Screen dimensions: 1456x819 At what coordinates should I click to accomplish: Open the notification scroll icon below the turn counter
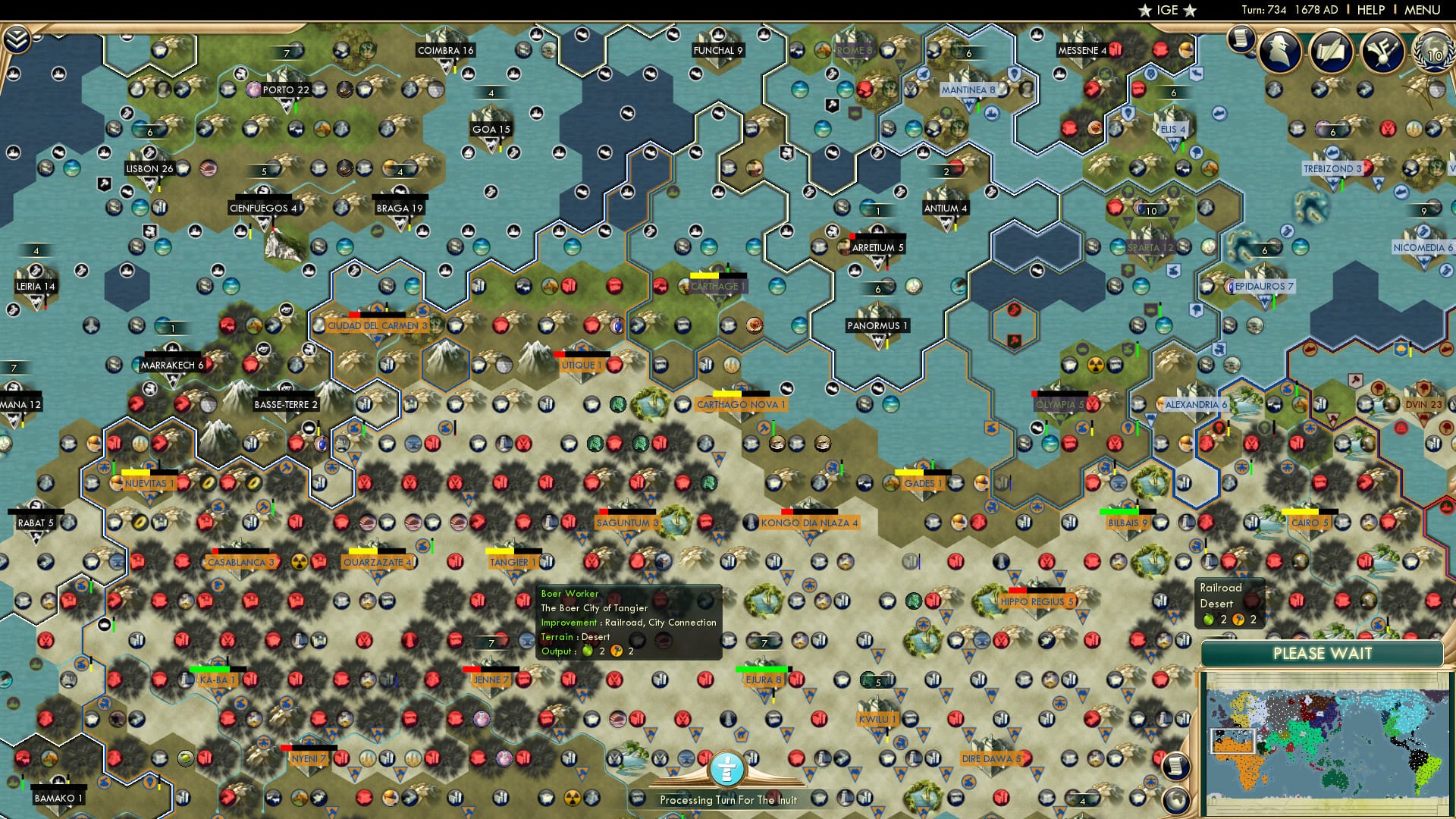pyautogui.click(x=1241, y=39)
